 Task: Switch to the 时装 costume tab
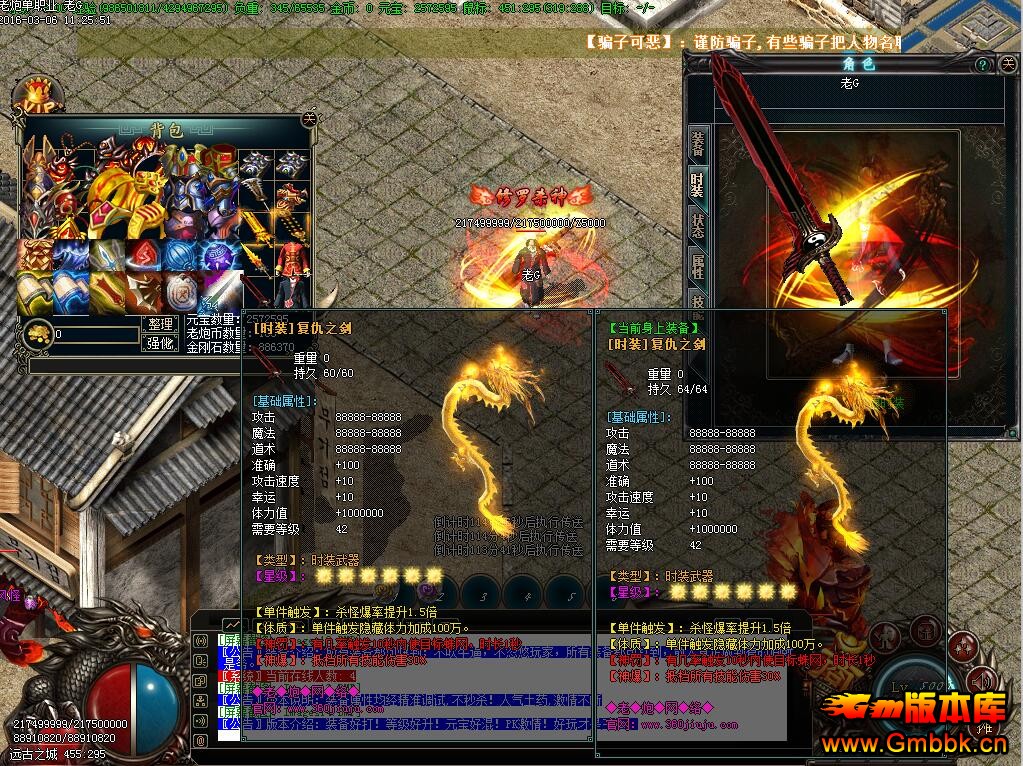pos(698,184)
